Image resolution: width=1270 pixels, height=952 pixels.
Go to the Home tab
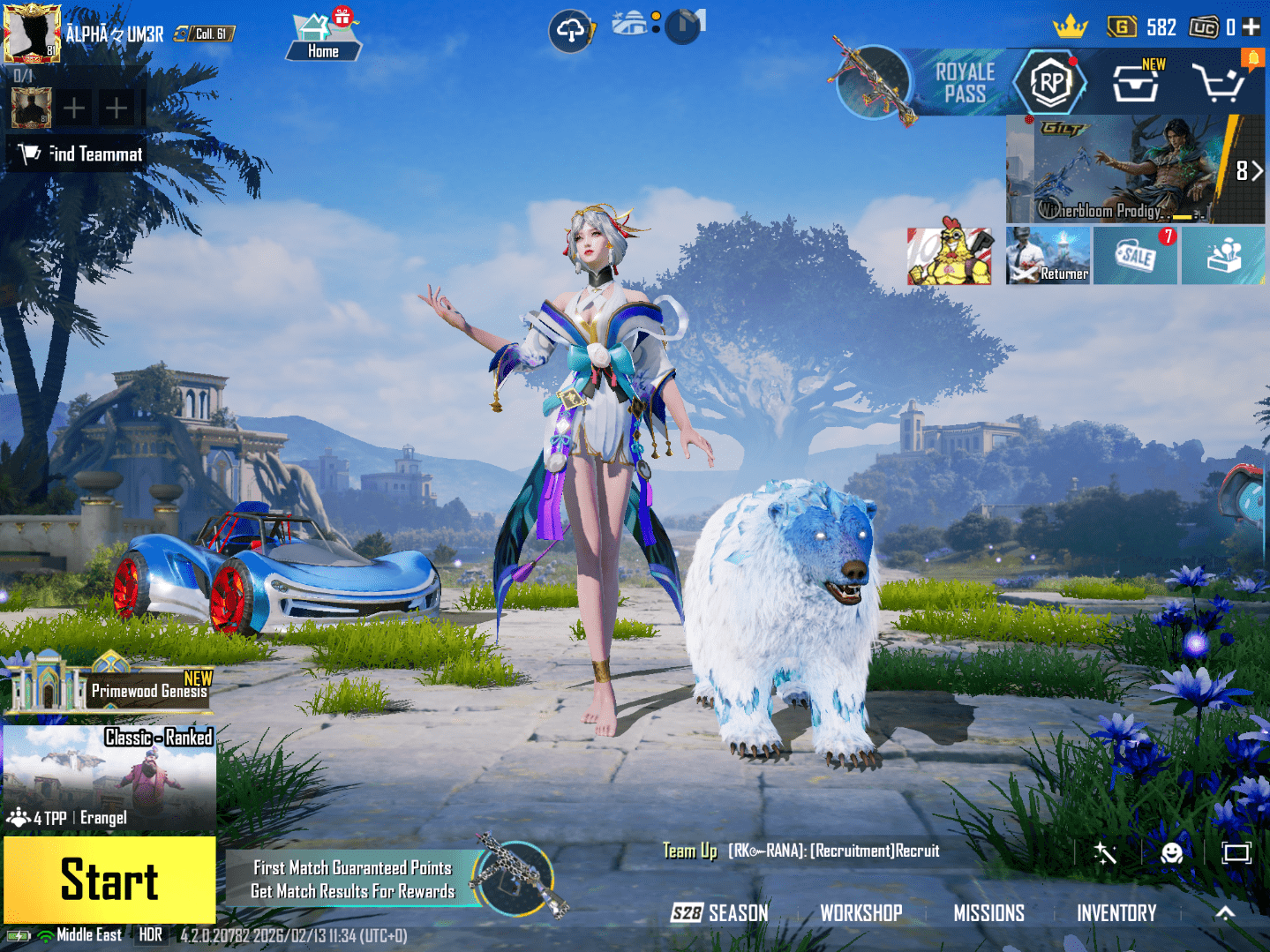(323, 37)
